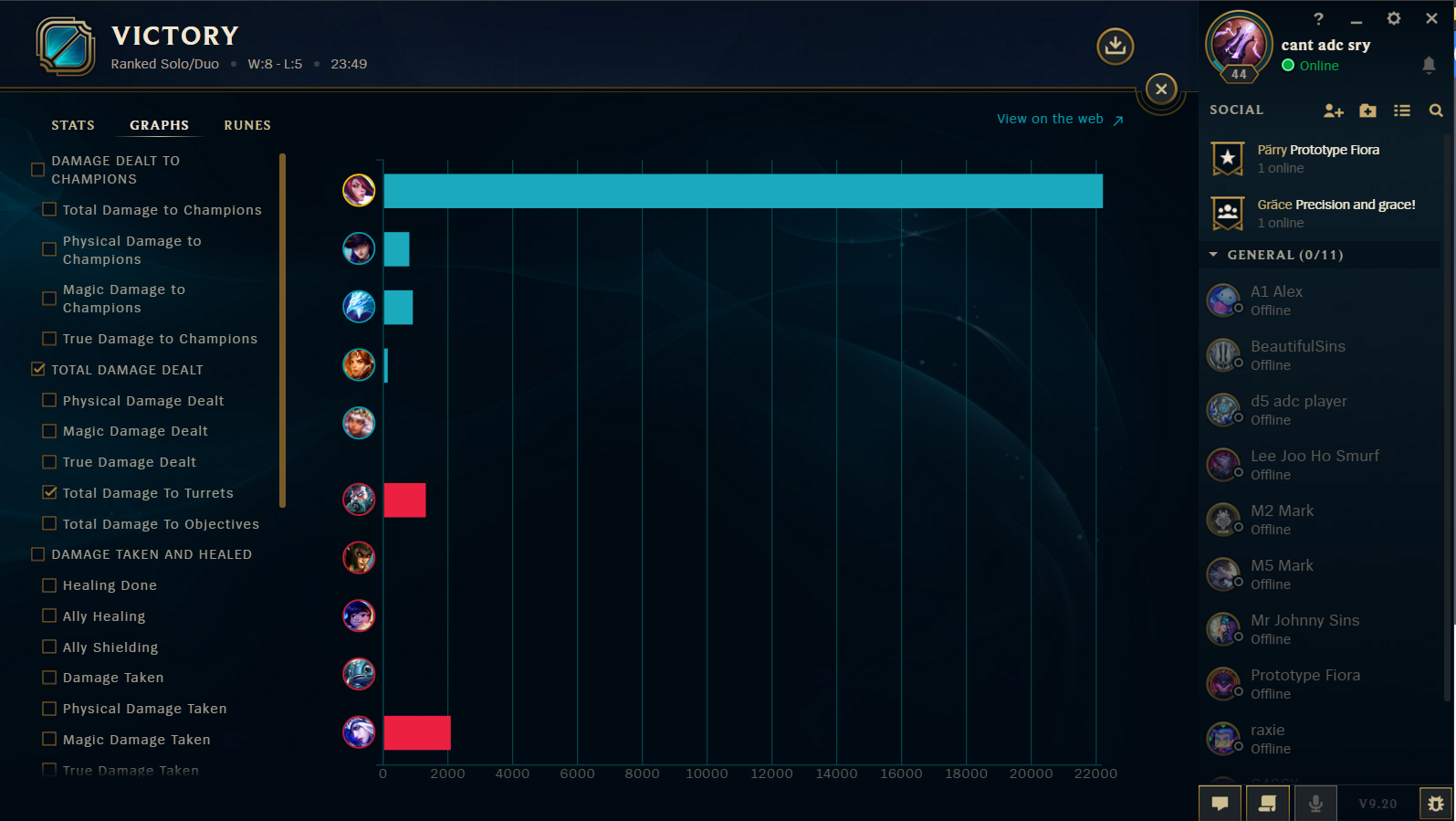The height and width of the screenshot is (821, 1456).
Task: Expand Damage Taken and Healed category
Action: coord(37,554)
